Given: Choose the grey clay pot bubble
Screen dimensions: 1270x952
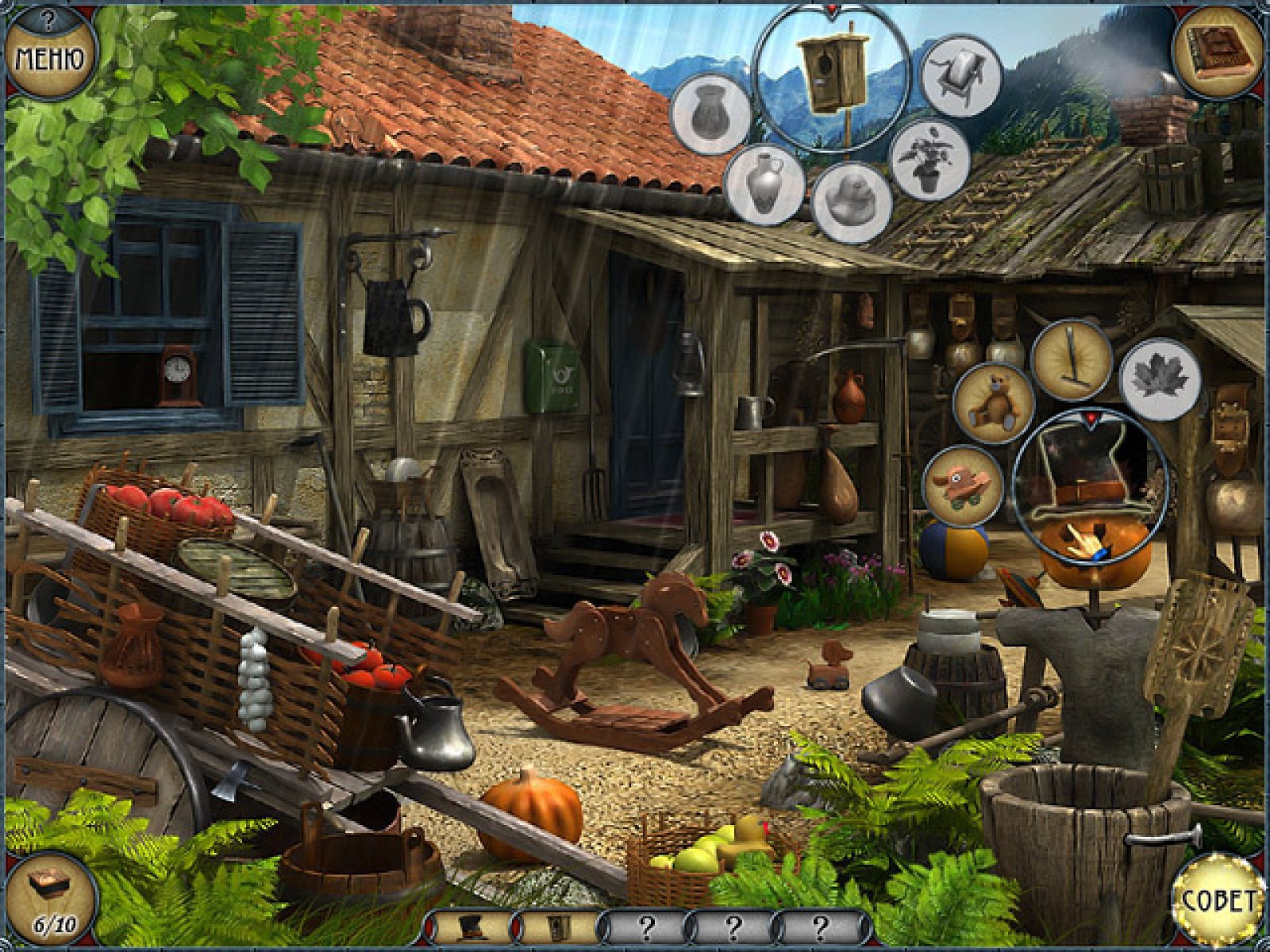Looking at the screenshot, I should point(710,113).
